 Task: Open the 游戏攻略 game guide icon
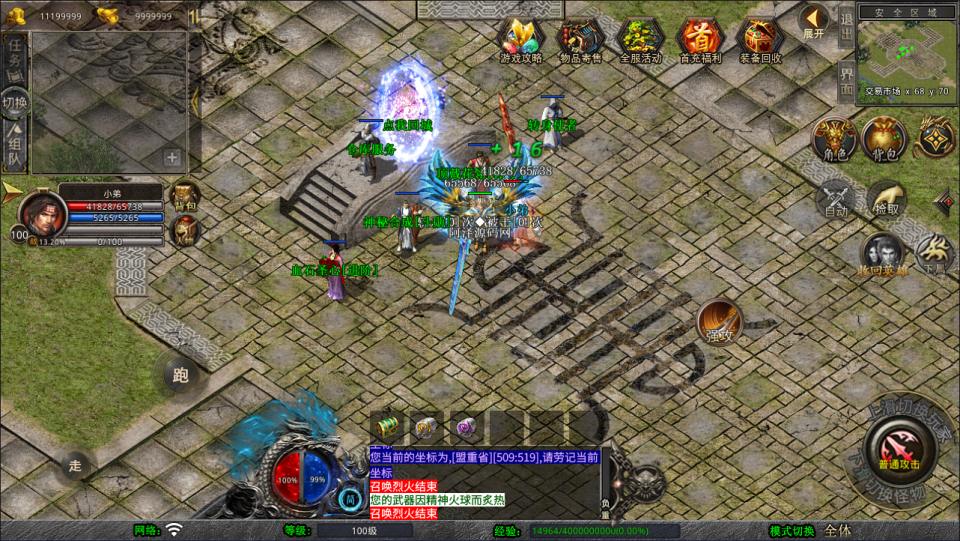[x=521, y=40]
